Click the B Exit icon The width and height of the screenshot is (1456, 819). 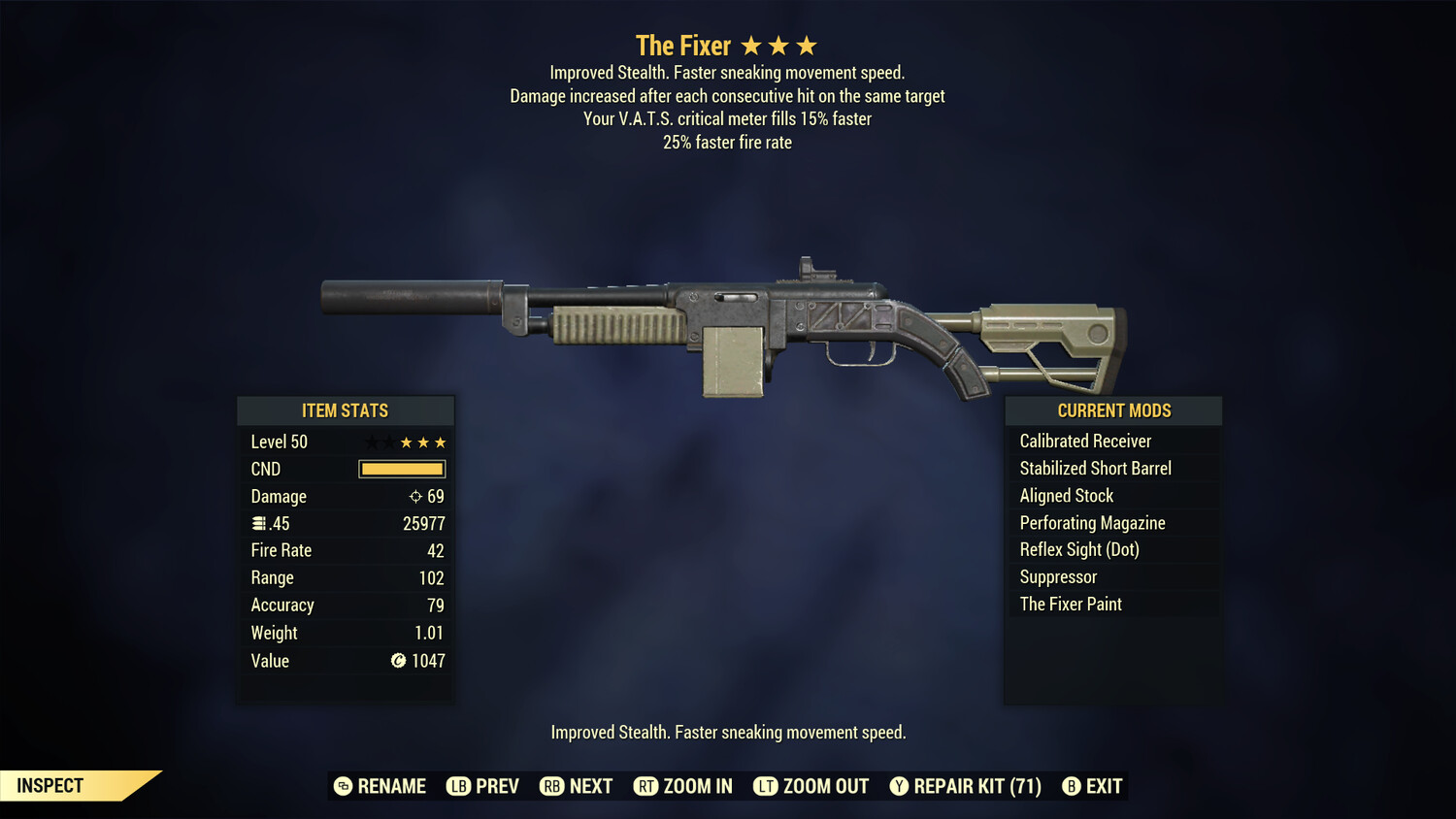1072,786
